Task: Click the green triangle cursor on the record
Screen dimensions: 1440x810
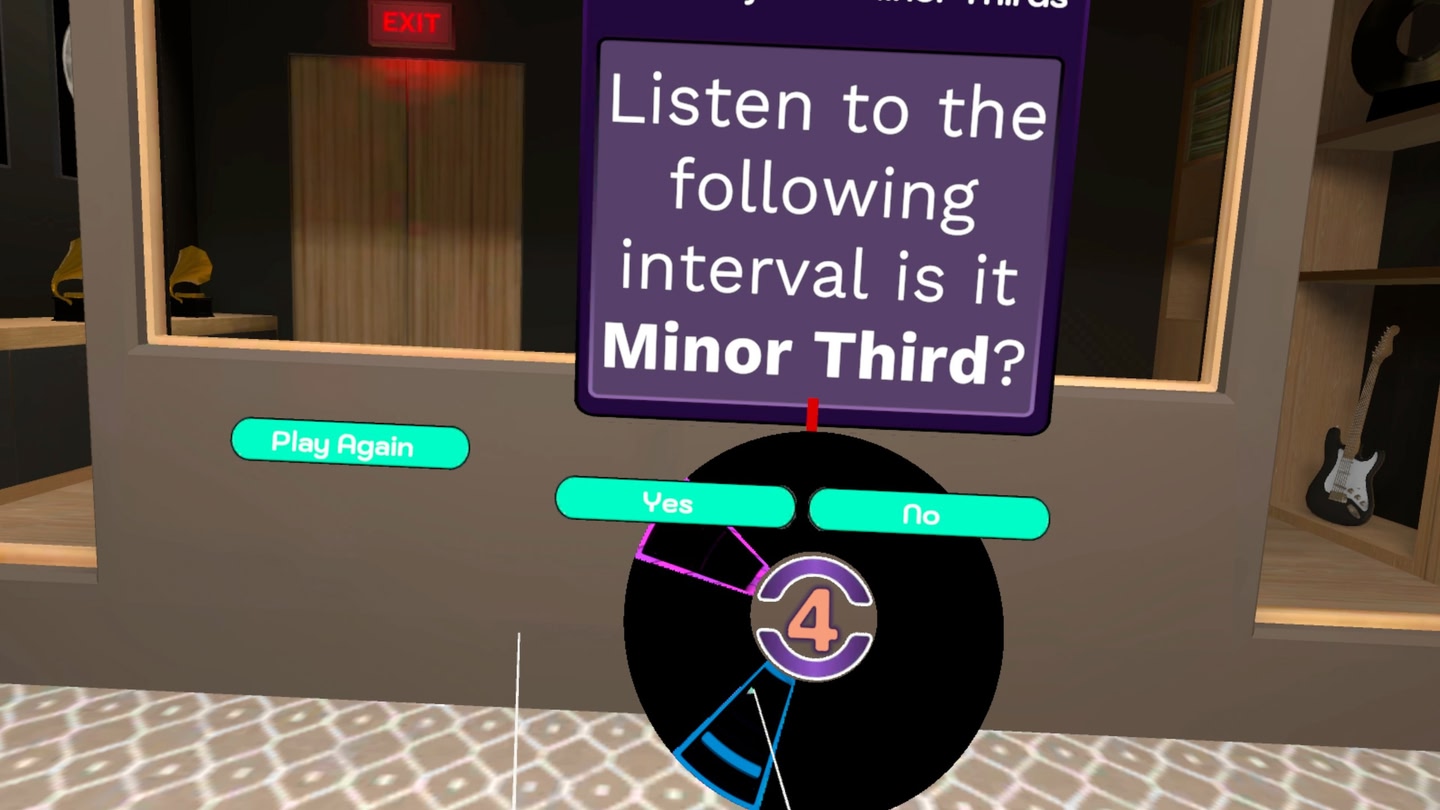Action: click(750, 690)
